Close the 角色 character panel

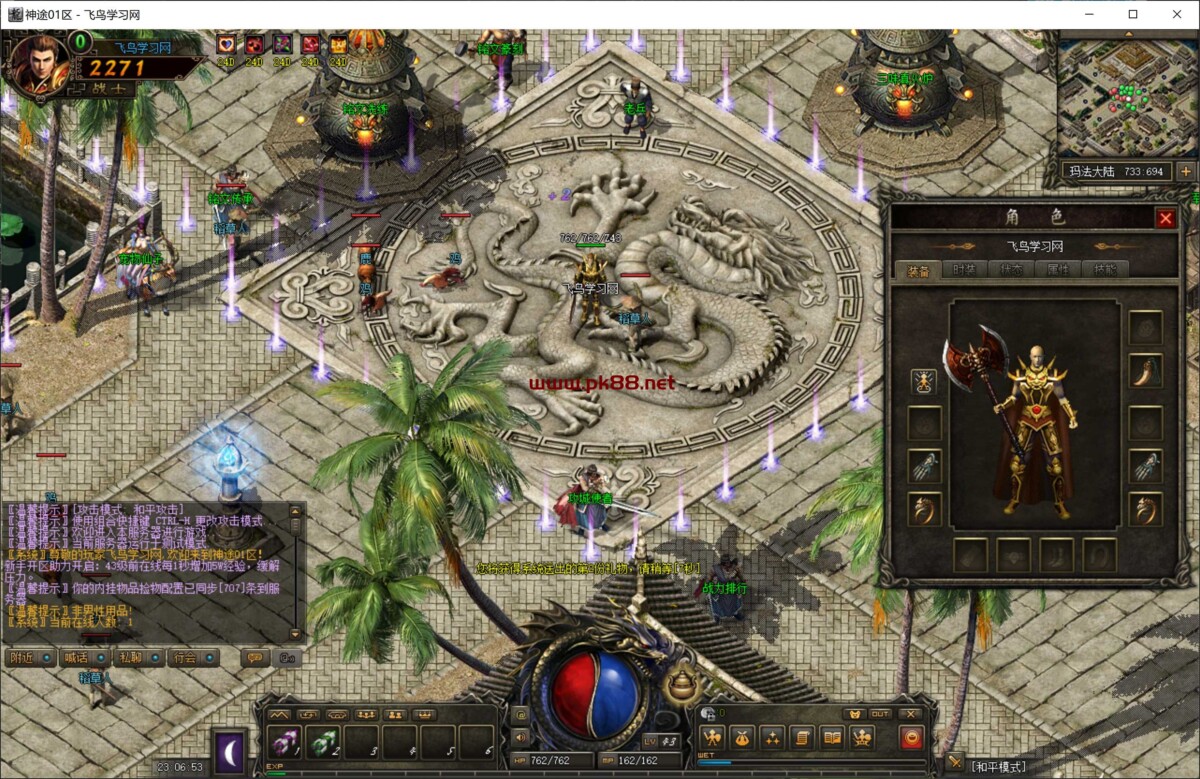1165,218
